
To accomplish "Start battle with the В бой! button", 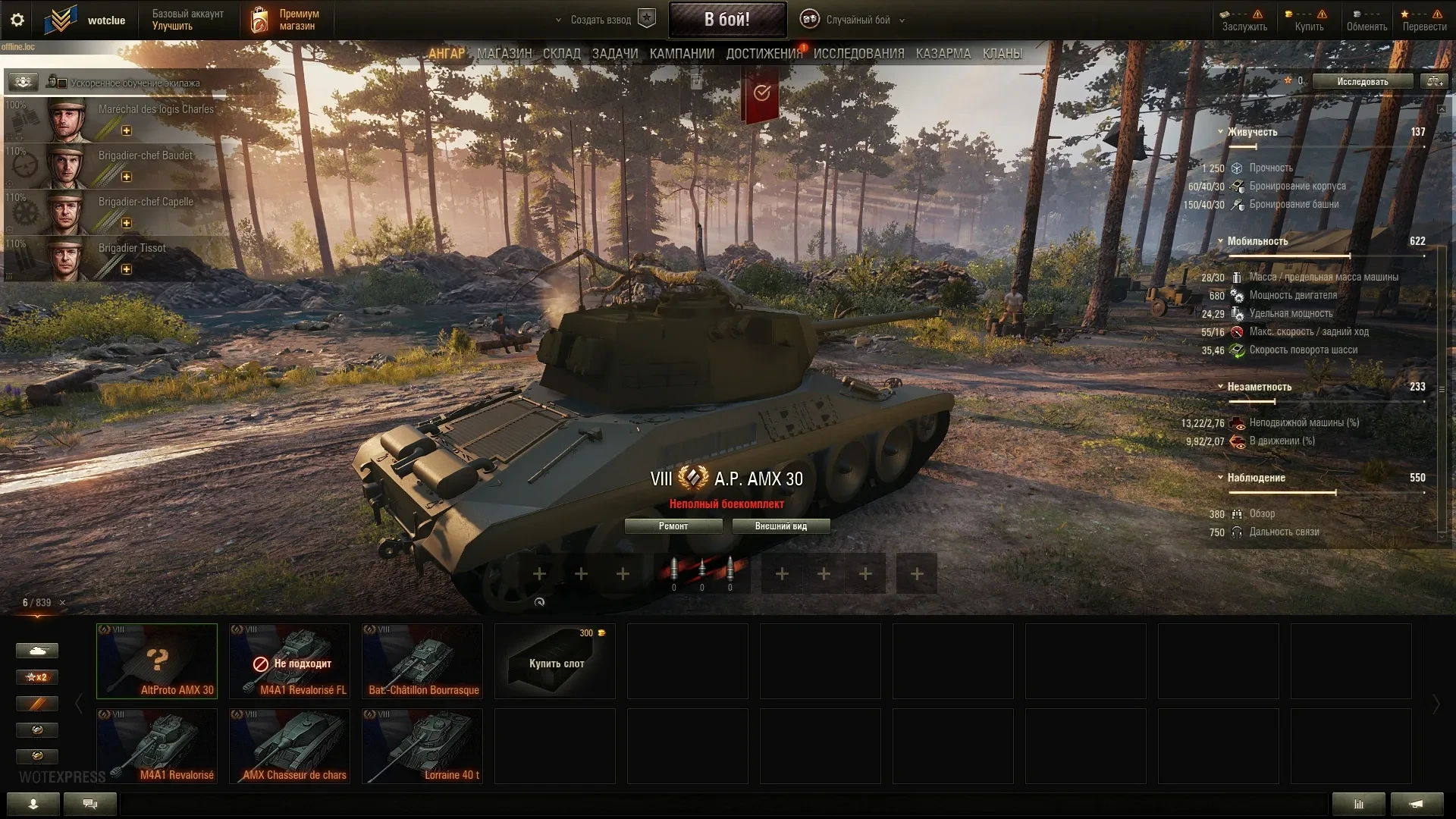I will [x=726, y=20].
